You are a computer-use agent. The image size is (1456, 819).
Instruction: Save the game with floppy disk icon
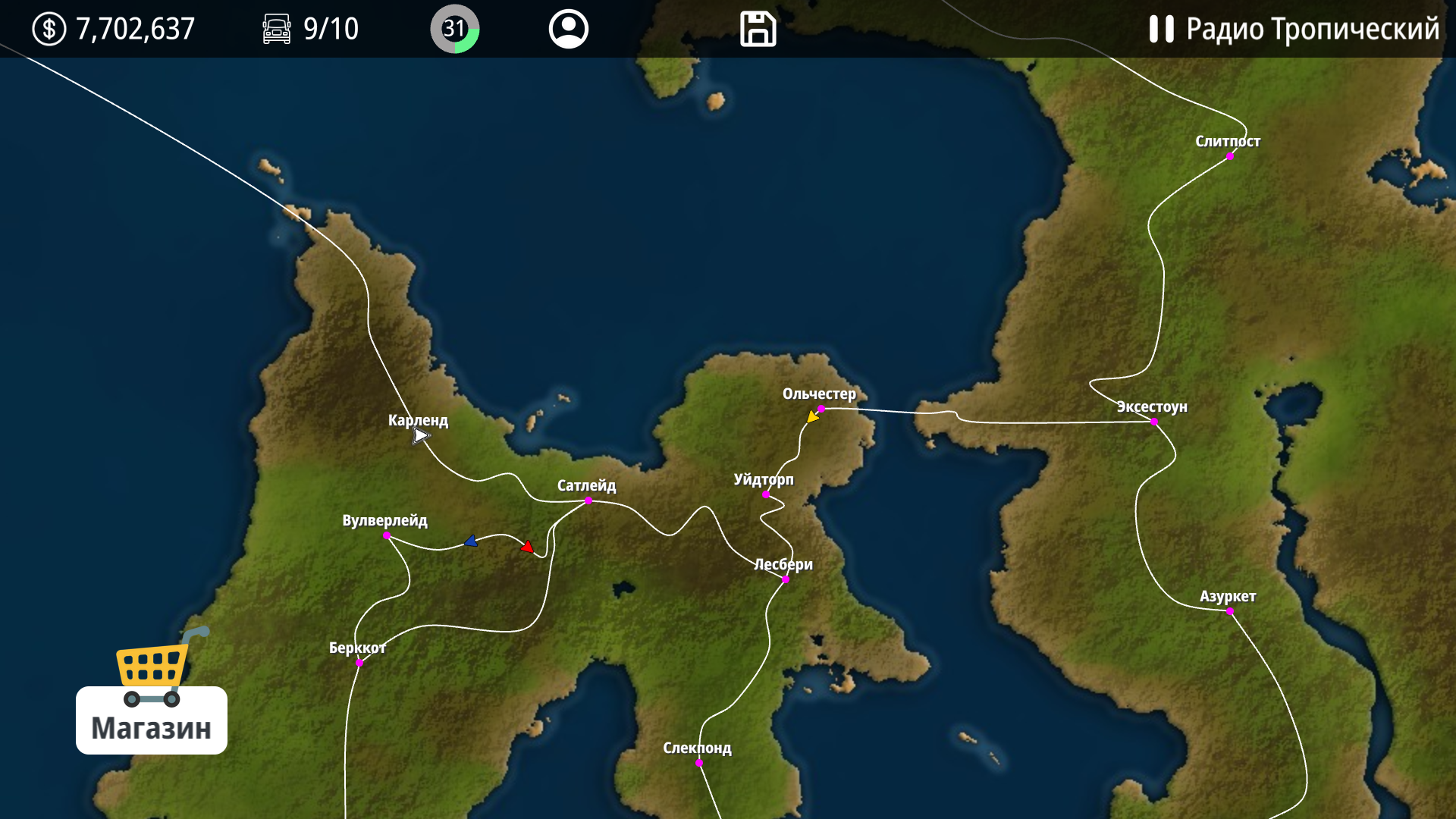click(x=756, y=30)
